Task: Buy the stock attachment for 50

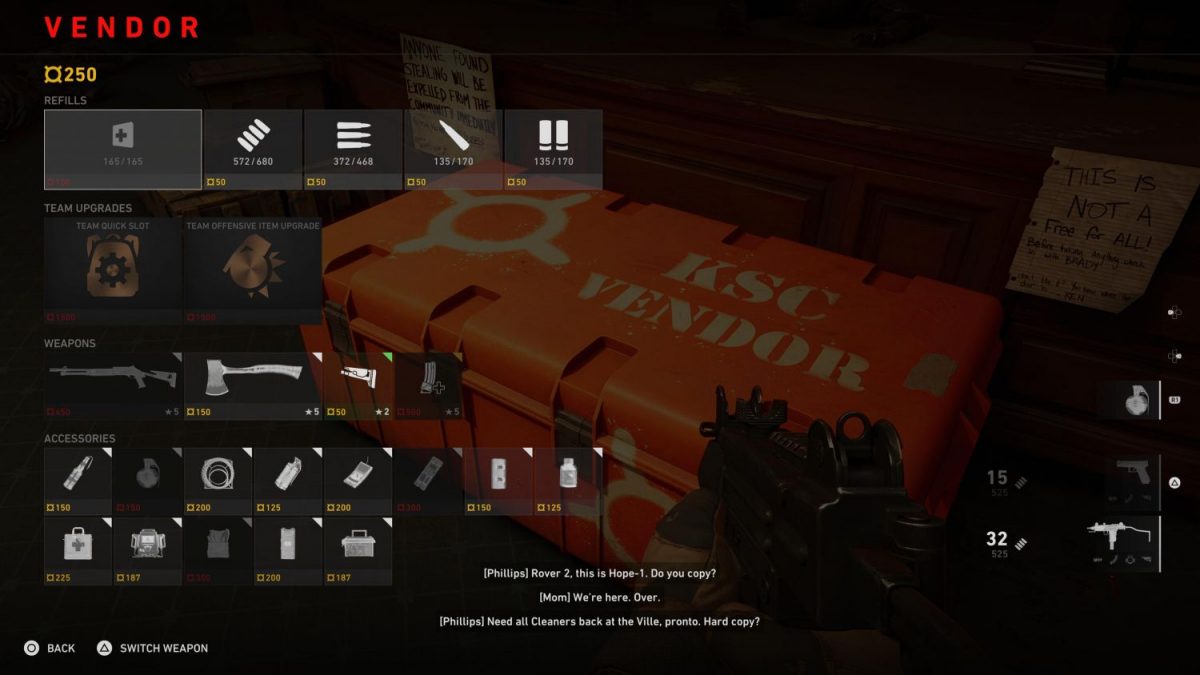Action: pos(359,385)
